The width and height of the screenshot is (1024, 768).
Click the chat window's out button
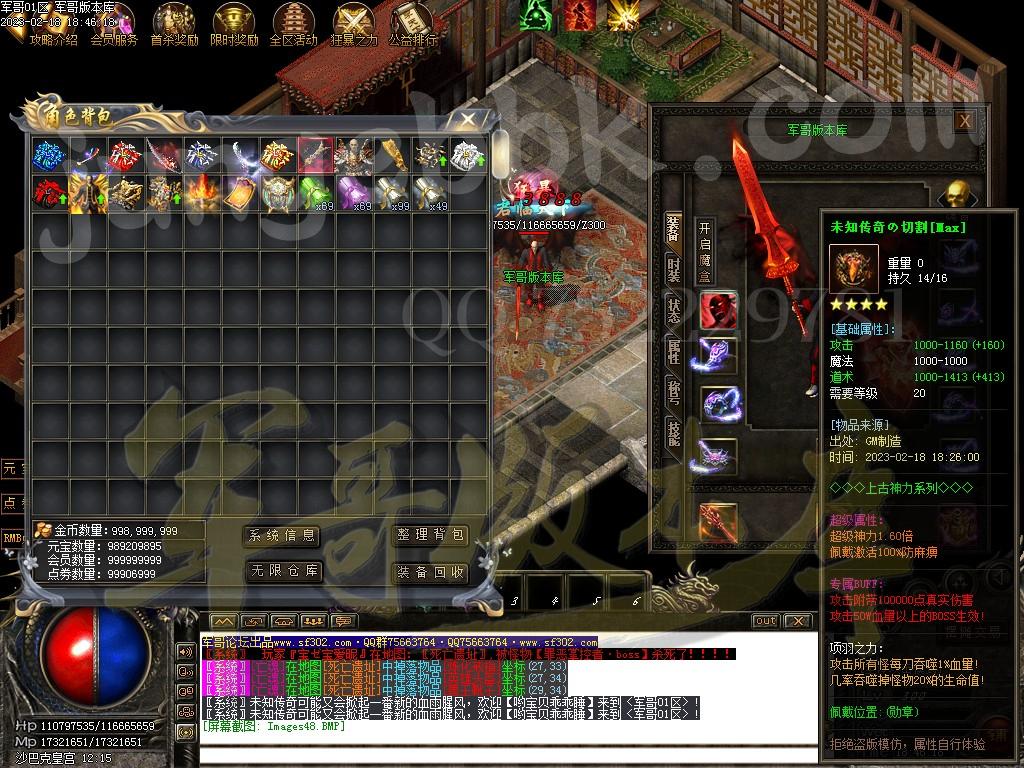pyautogui.click(x=765, y=621)
